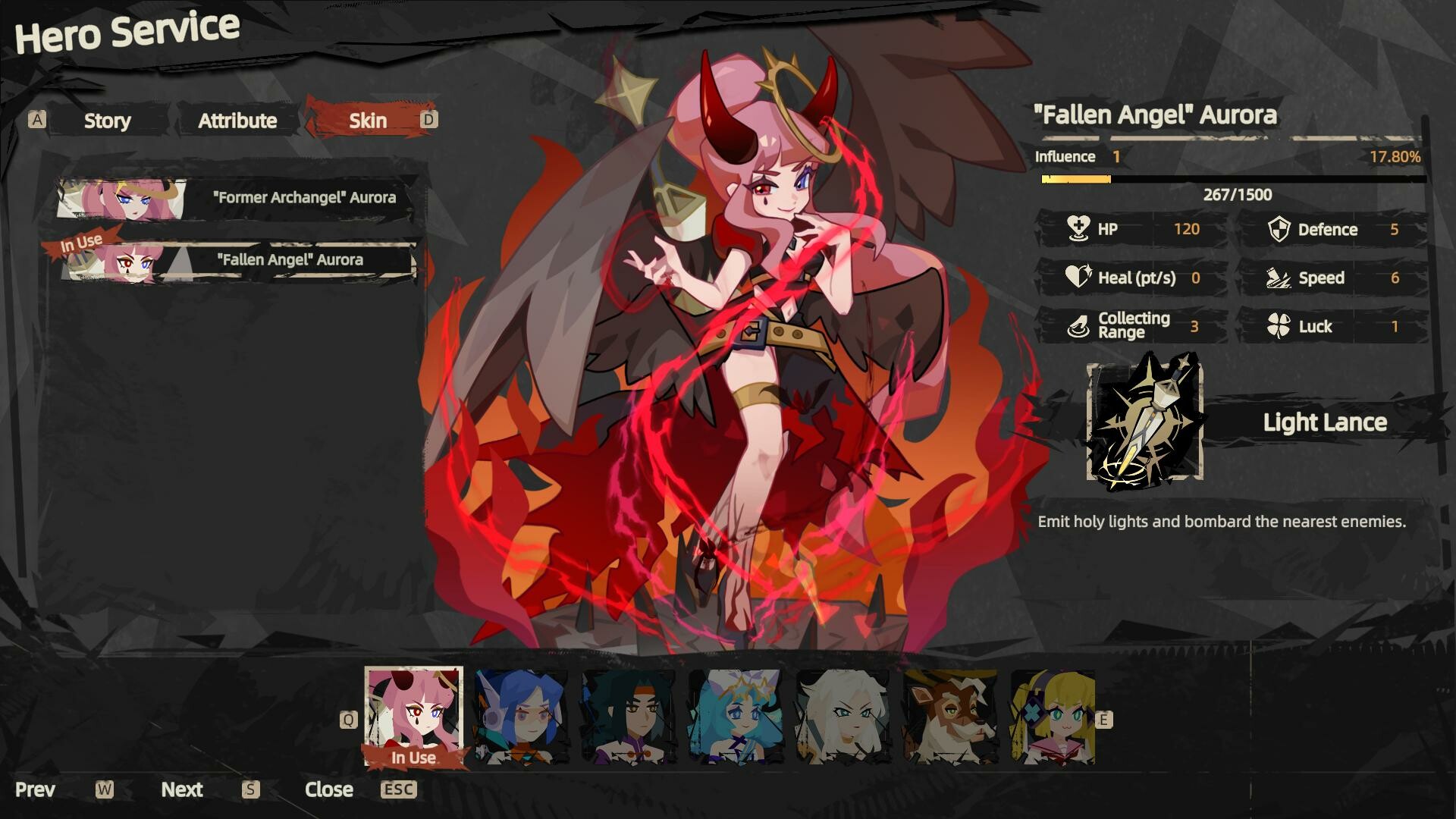1456x819 pixels.
Task: Click the Collecting Range magnet icon
Action: 1078,325
